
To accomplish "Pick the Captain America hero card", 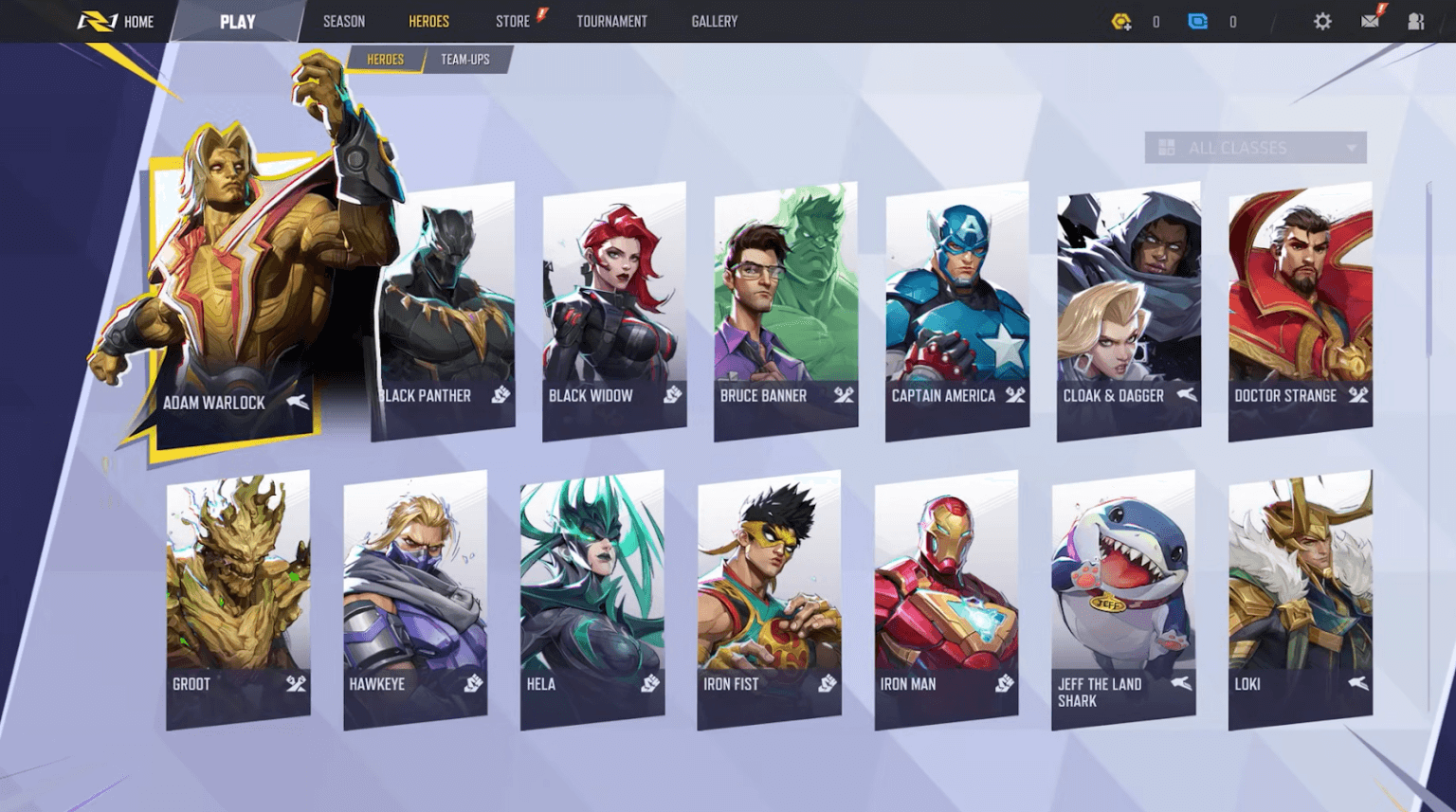I will [x=957, y=311].
